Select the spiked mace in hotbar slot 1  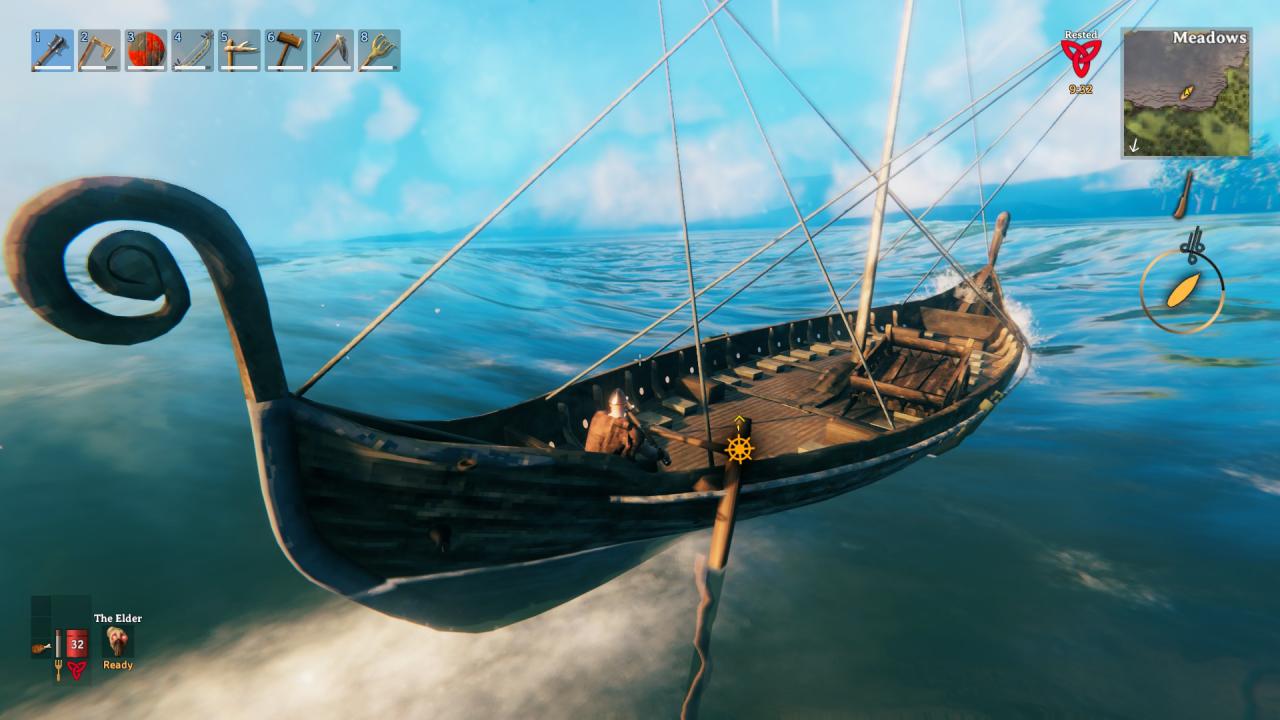click(x=52, y=50)
